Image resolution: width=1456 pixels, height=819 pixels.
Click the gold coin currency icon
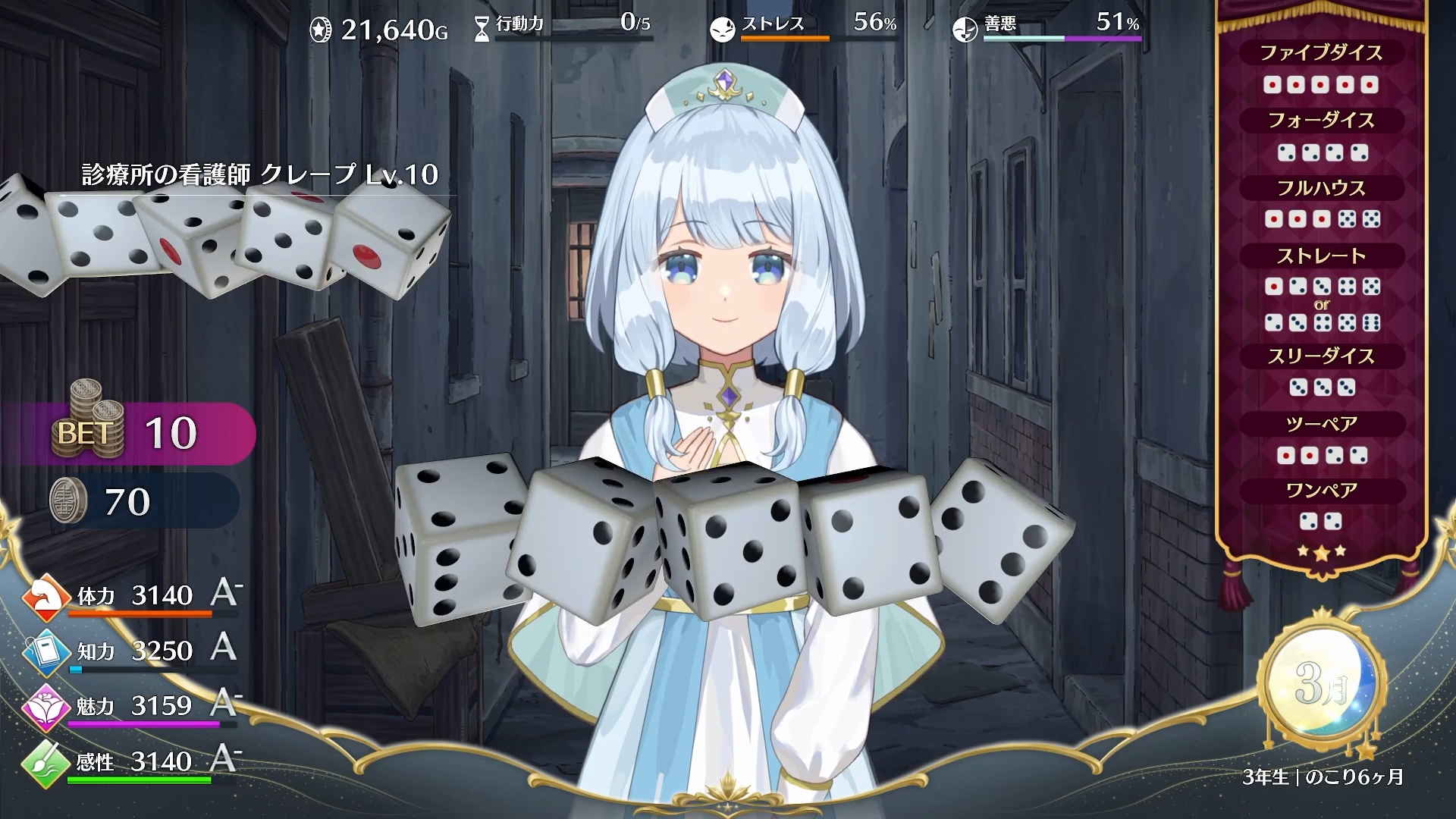(321, 29)
